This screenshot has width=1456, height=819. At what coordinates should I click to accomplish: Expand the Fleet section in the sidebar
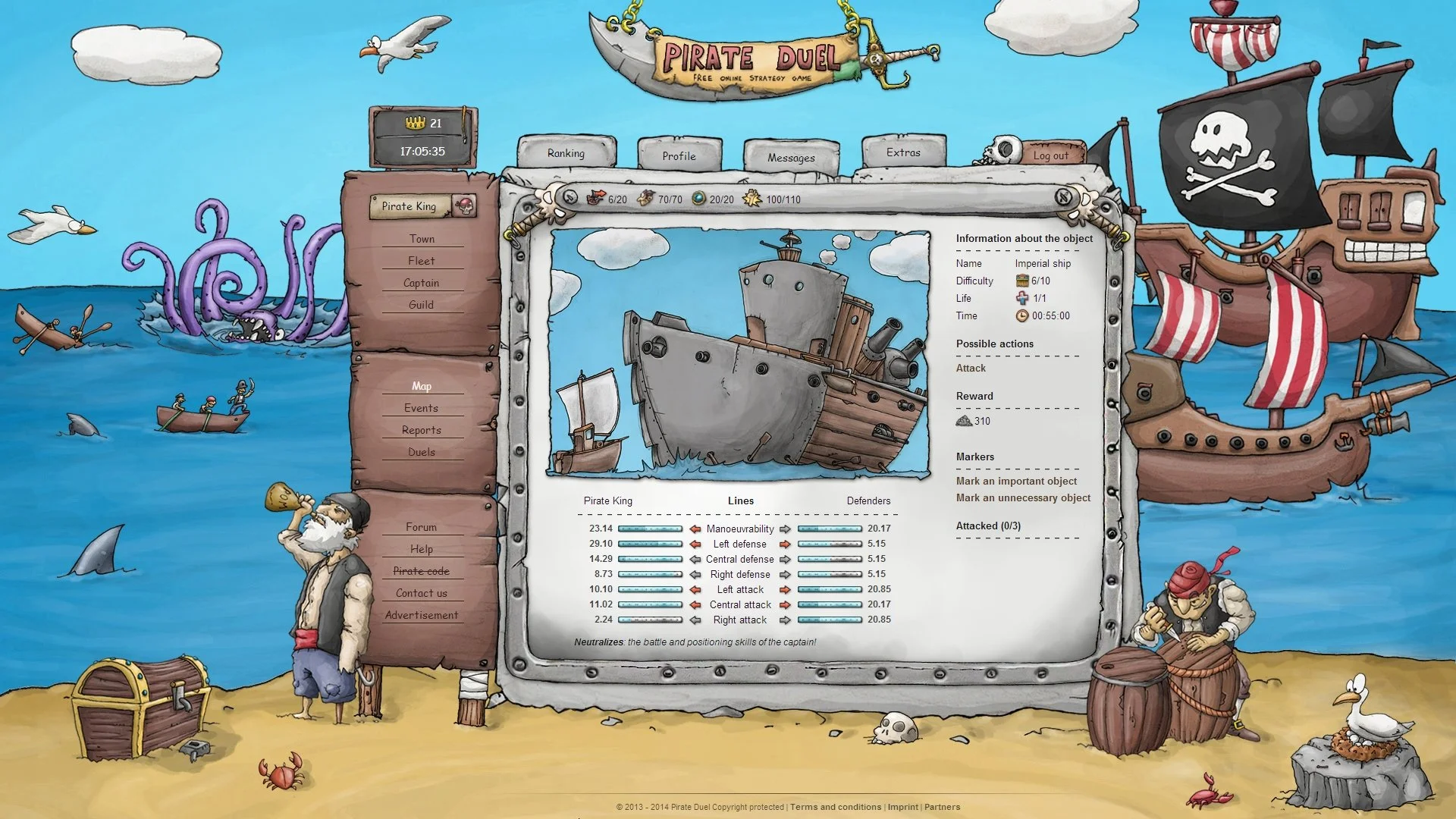tap(422, 260)
